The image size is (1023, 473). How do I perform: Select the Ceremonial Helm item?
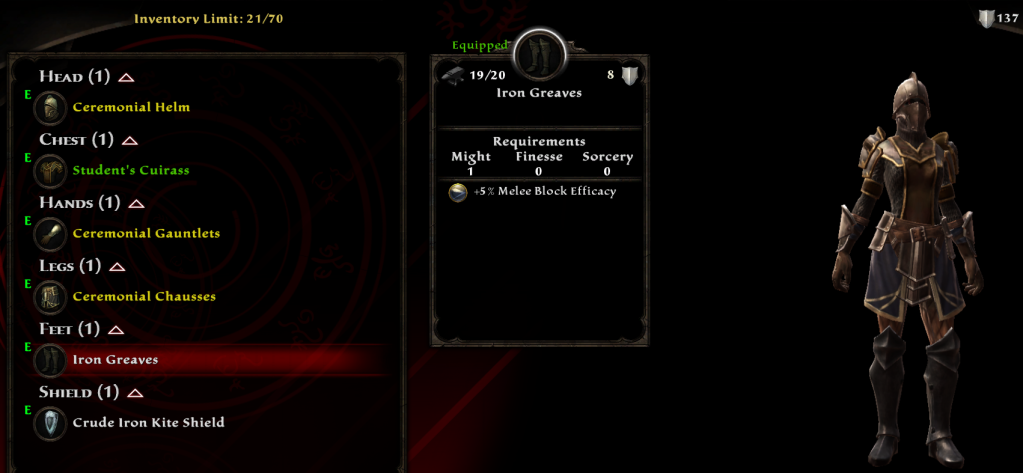pyautogui.click(x=130, y=107)
